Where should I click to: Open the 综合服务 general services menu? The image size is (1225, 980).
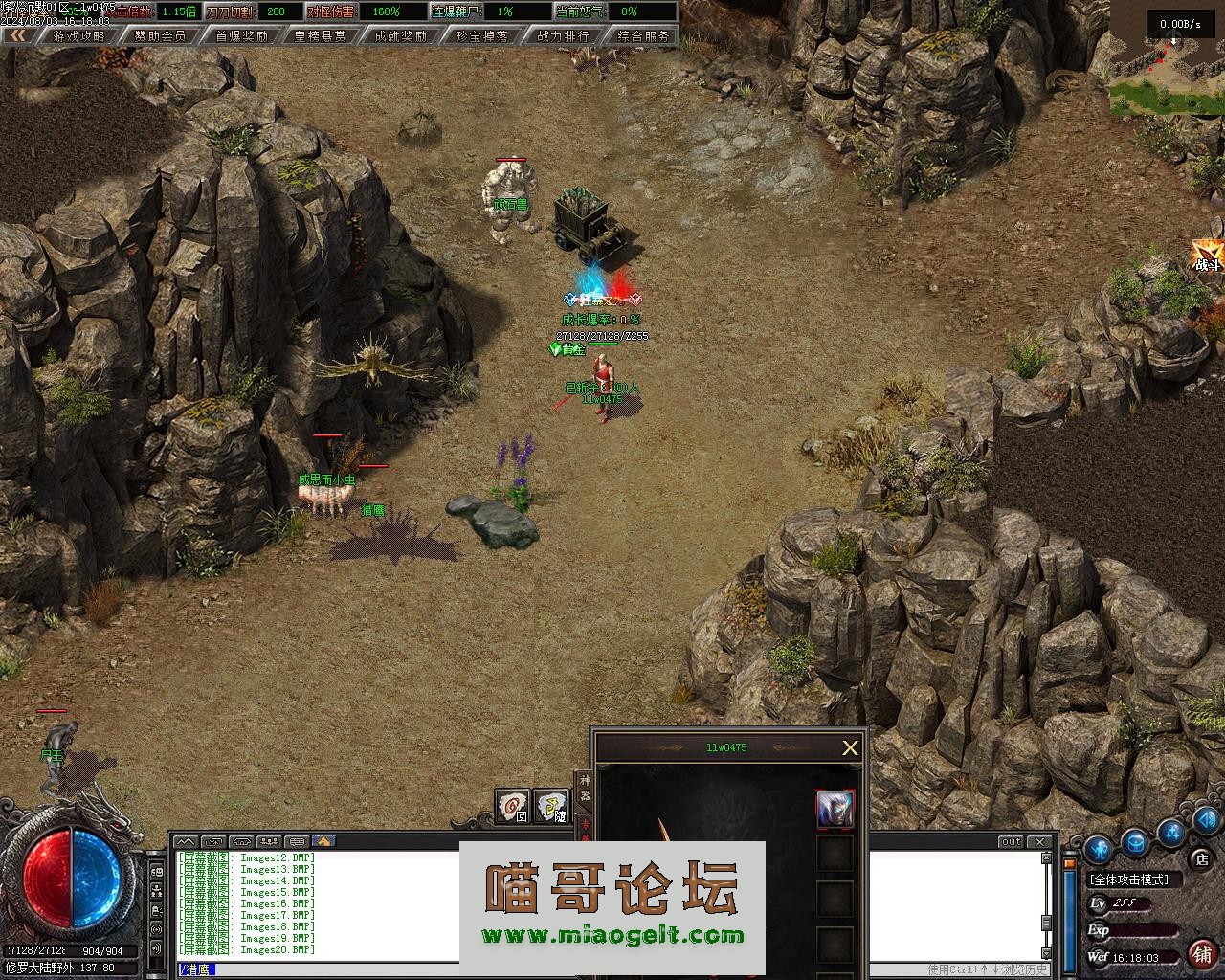click(643, 35)
